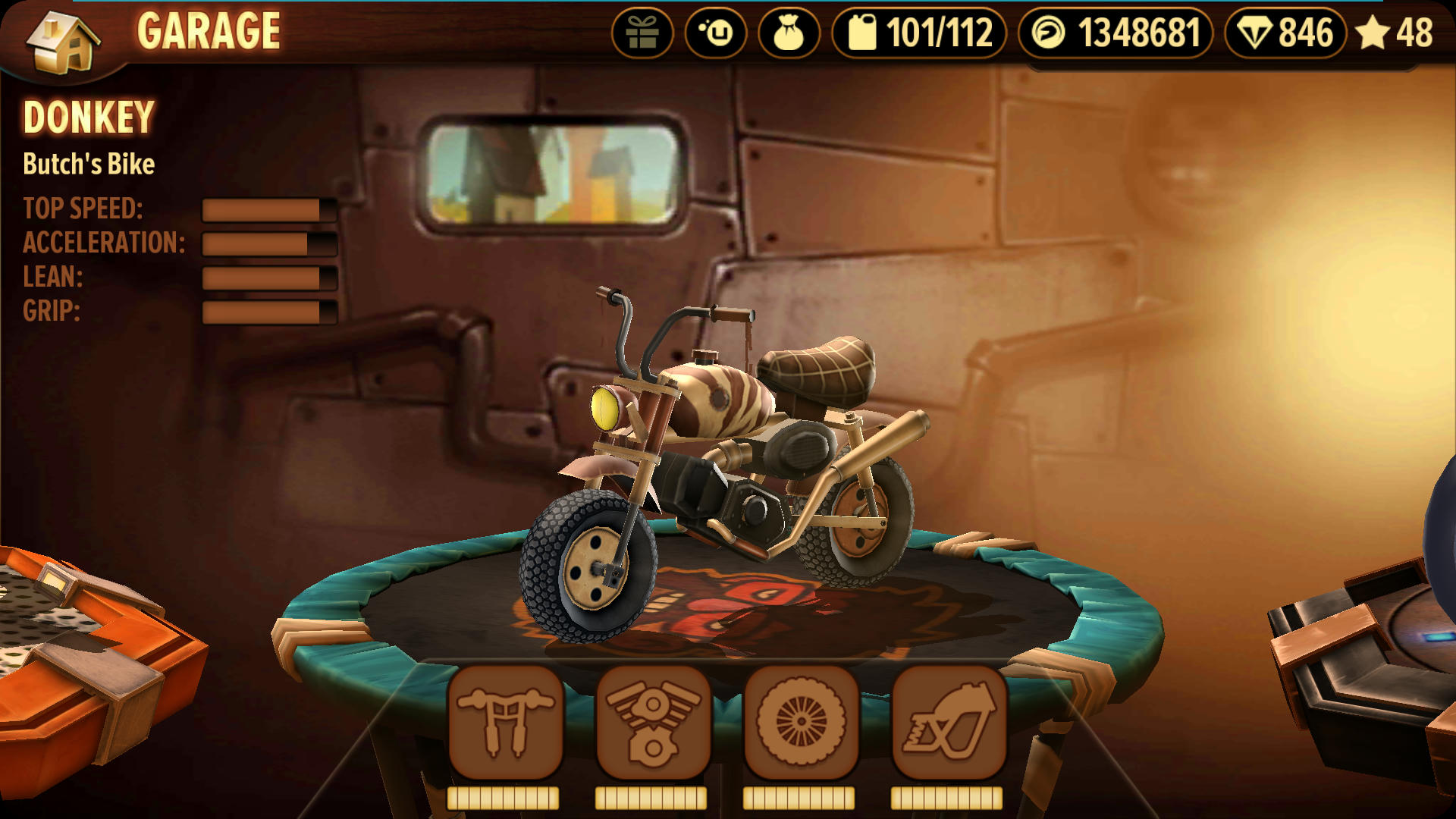This screenshot has width=1456, height=819.
Task: Tap the fuel counter showing 101/112
Action: [919, 33]
